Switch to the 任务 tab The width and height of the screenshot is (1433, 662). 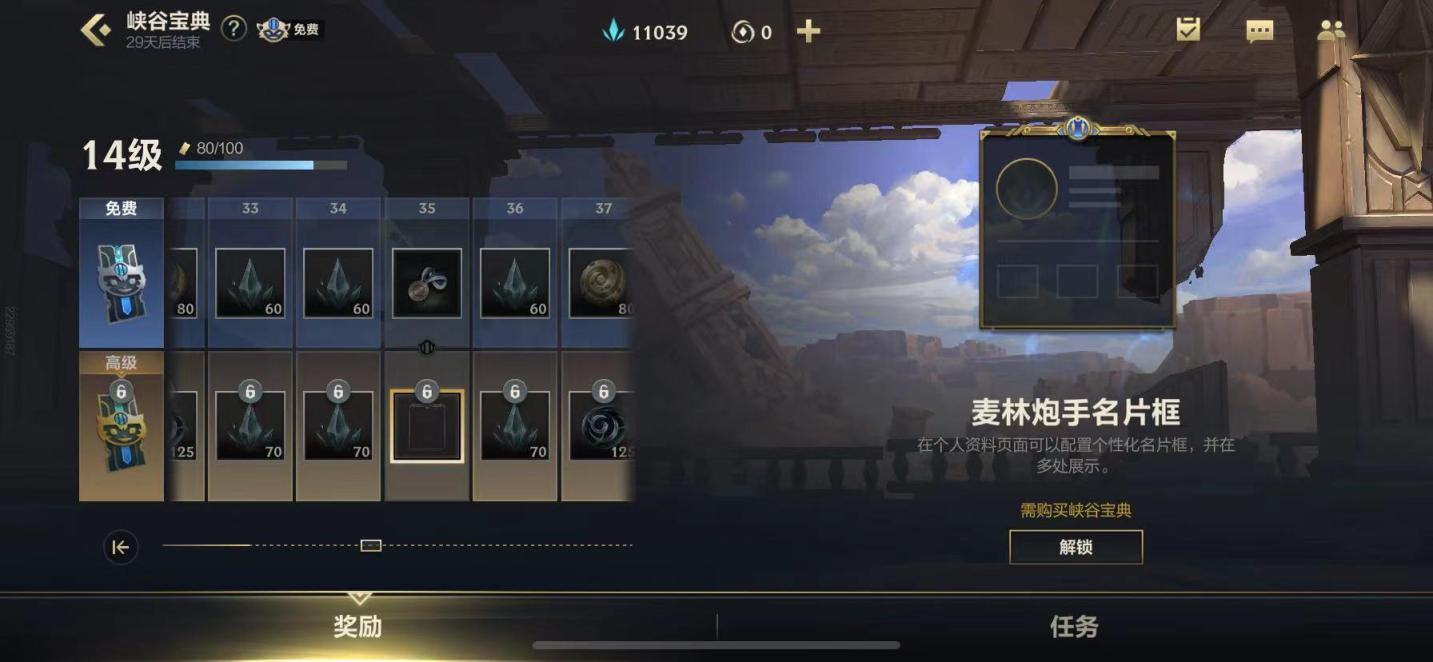[x=1074, y=627]
